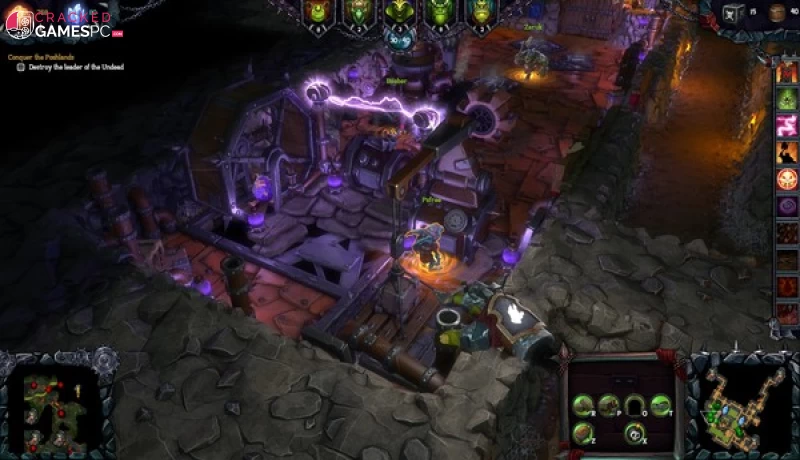Pick the dark silhouette on orange spell
This screenshot has width=800, height=460.
[788, 152]
